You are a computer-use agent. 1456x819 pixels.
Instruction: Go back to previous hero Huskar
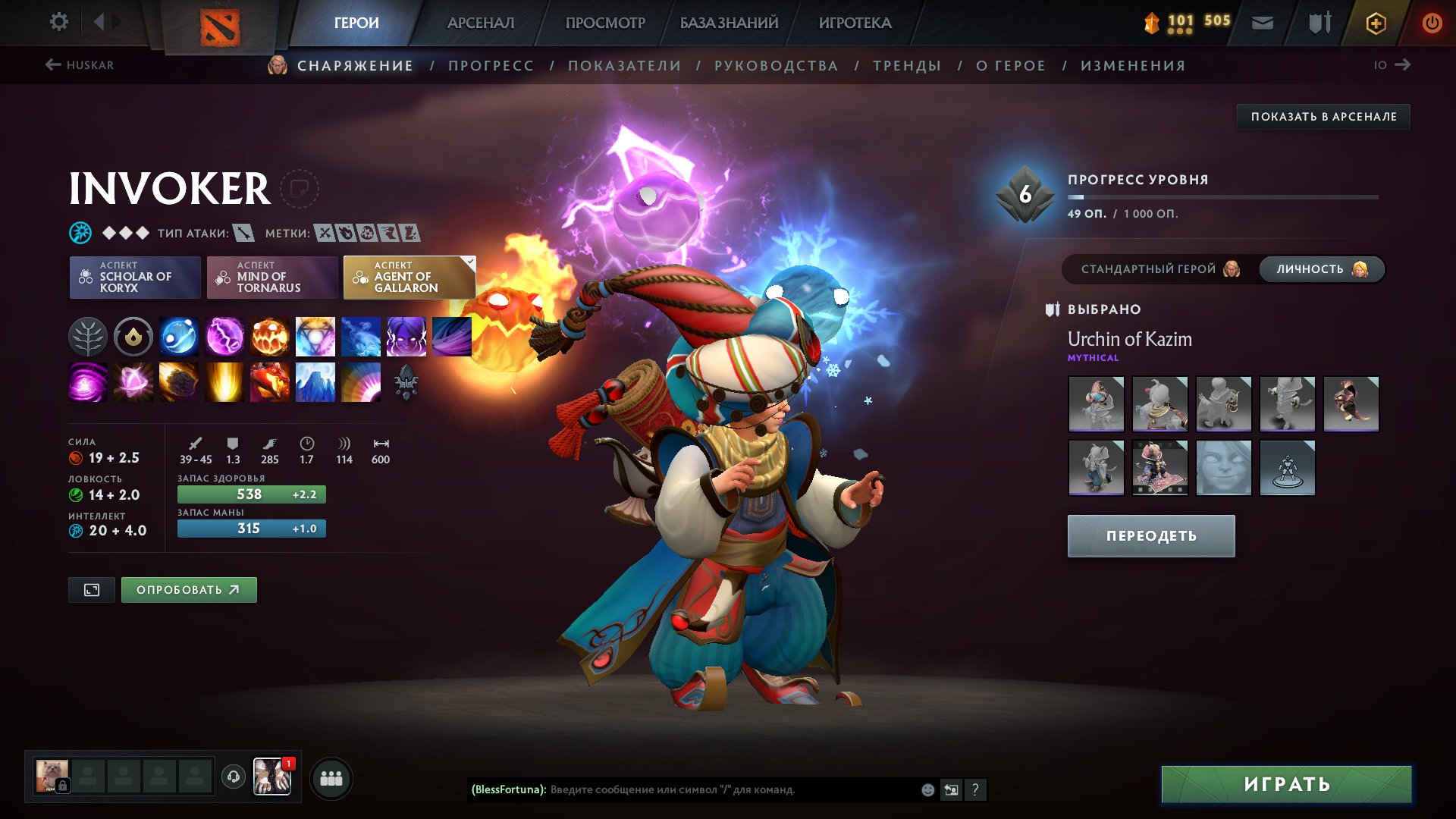80,65
